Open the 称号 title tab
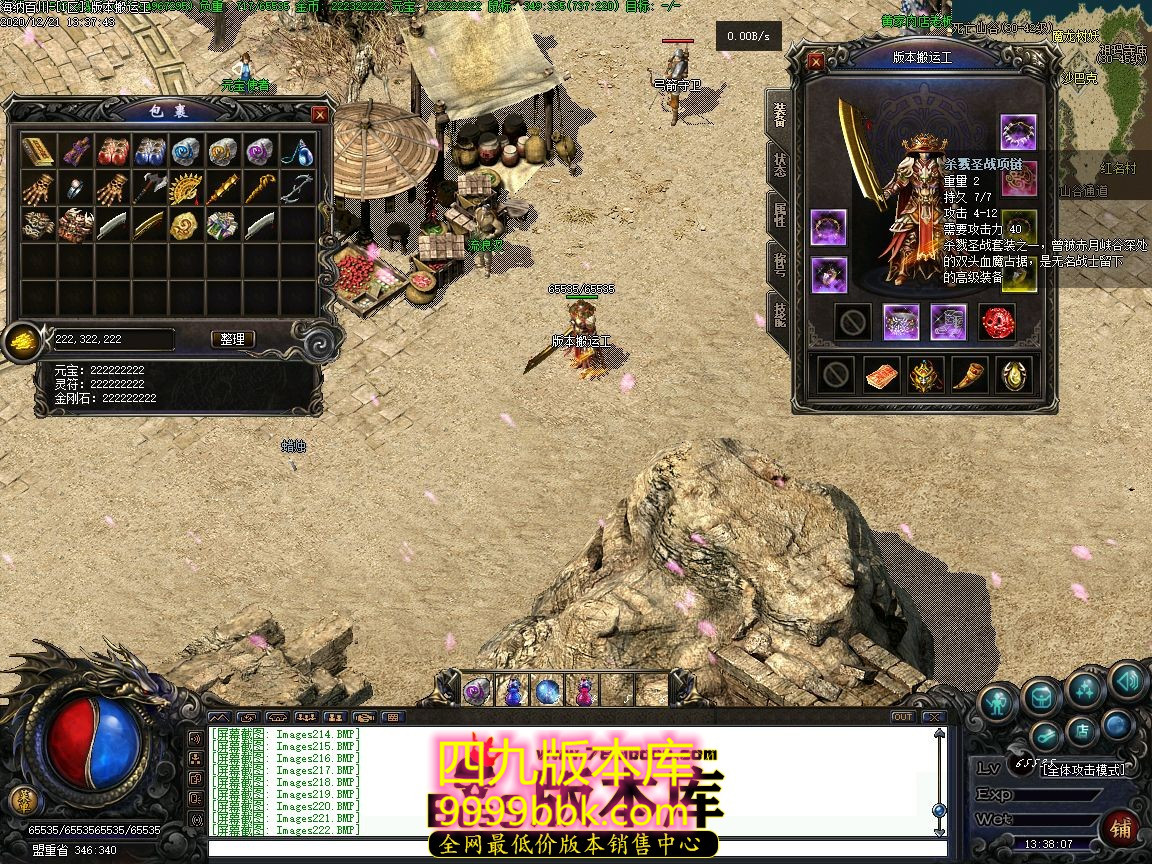The height and width of the screenshot is (864, 1152). coord(779,265)
